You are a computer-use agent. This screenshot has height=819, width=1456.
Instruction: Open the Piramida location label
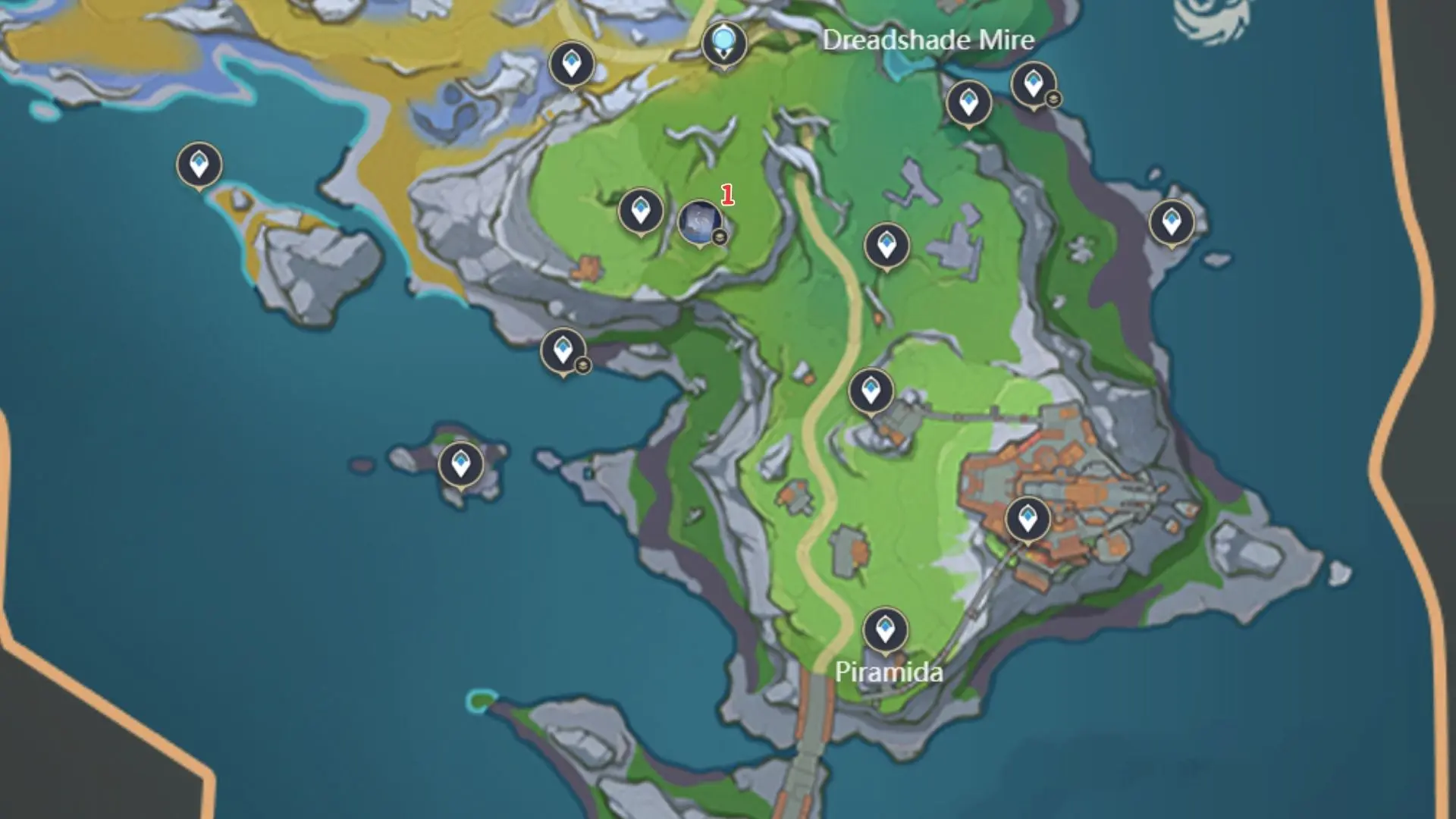coord(889,672)
